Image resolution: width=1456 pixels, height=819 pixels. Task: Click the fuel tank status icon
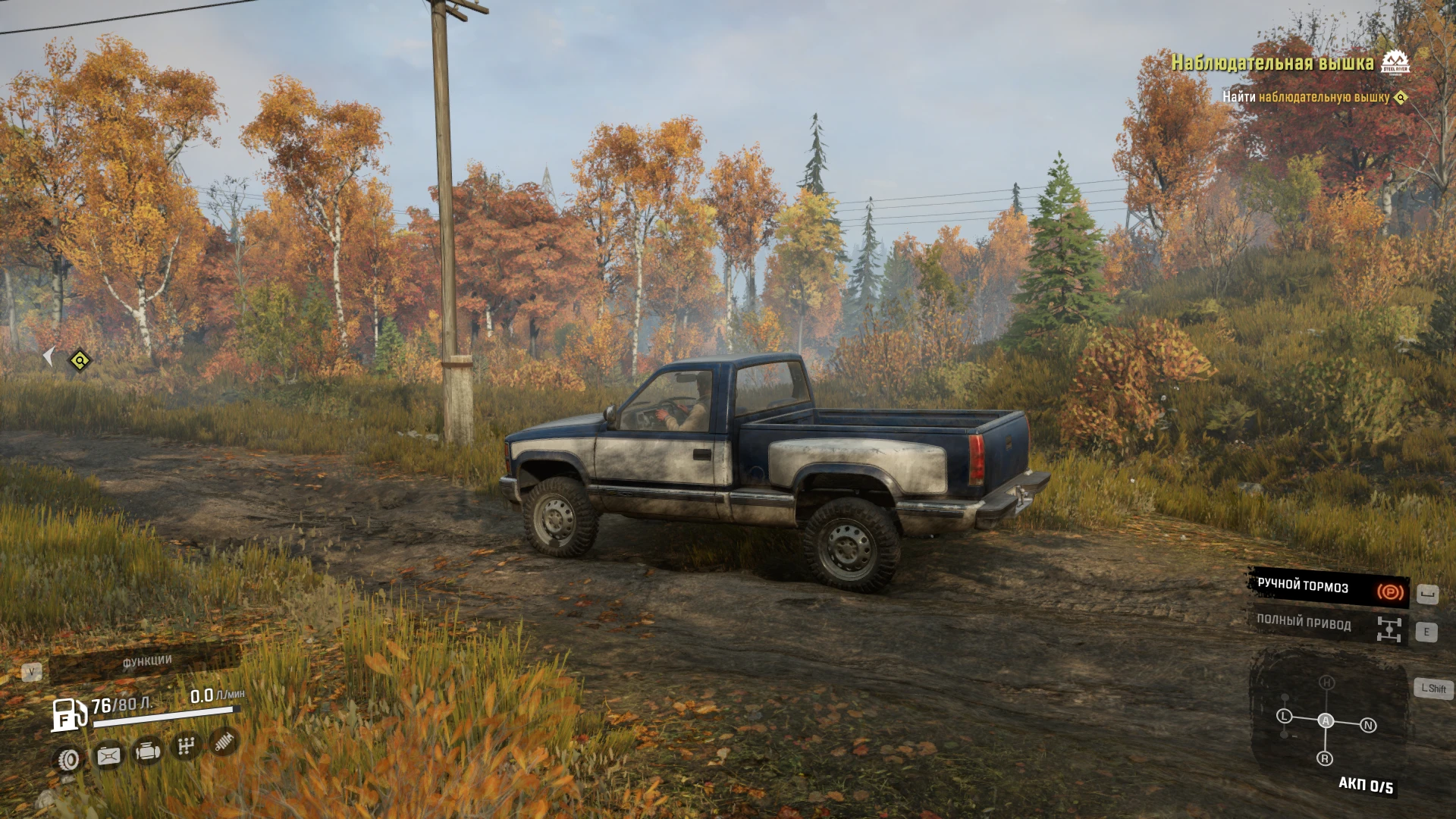108,755
